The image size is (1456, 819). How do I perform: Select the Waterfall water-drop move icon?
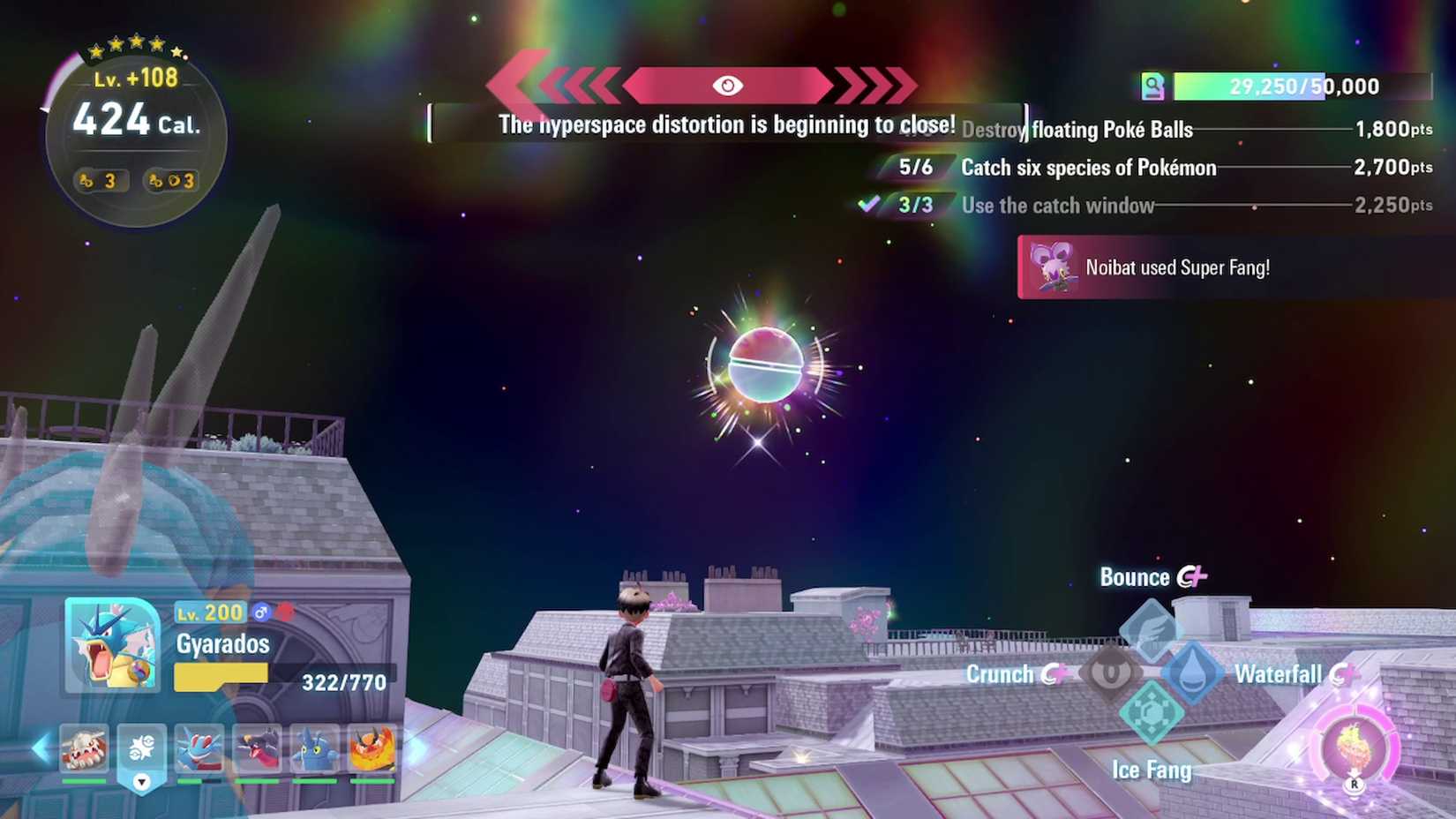[x=1192, y=673]
